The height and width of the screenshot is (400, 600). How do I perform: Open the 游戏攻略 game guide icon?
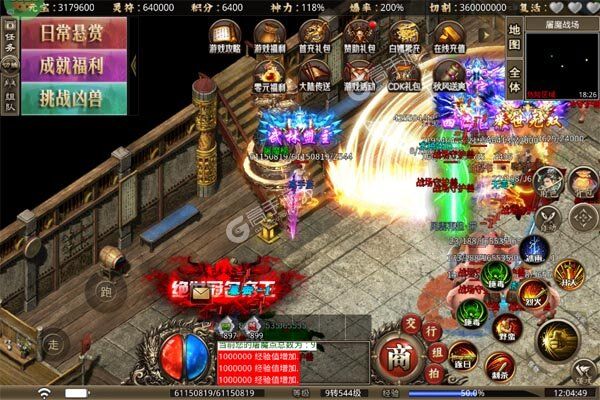point(223,38)
